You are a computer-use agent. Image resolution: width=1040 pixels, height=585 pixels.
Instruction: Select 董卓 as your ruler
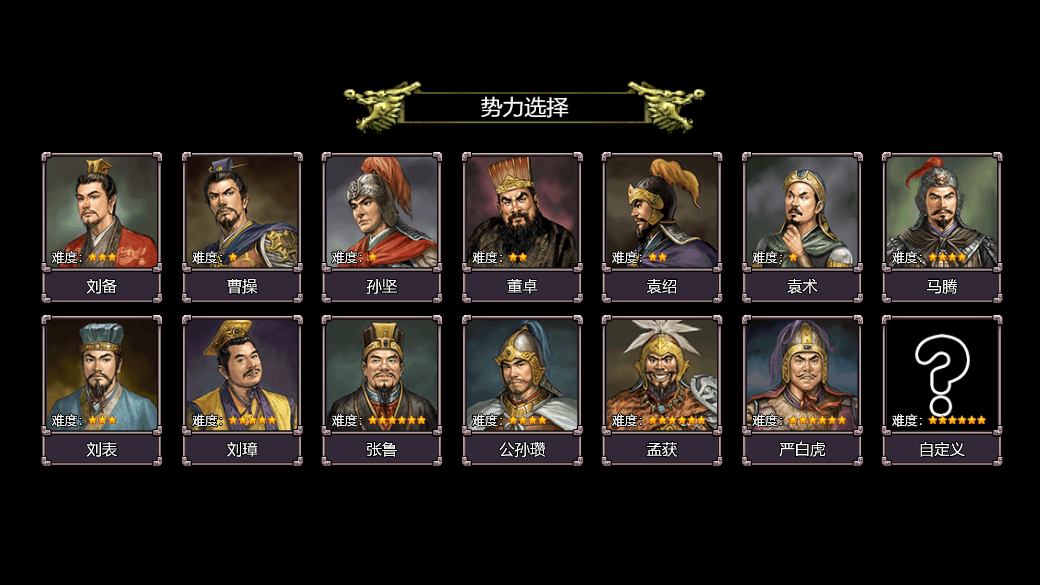coord(521,212)
